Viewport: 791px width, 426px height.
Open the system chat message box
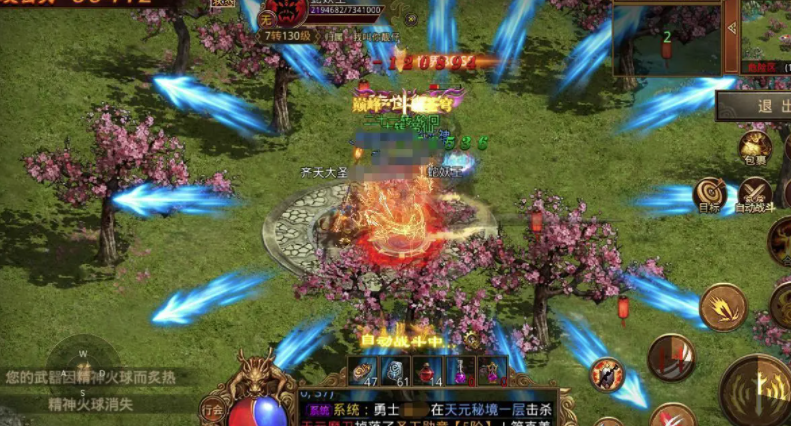428,412
